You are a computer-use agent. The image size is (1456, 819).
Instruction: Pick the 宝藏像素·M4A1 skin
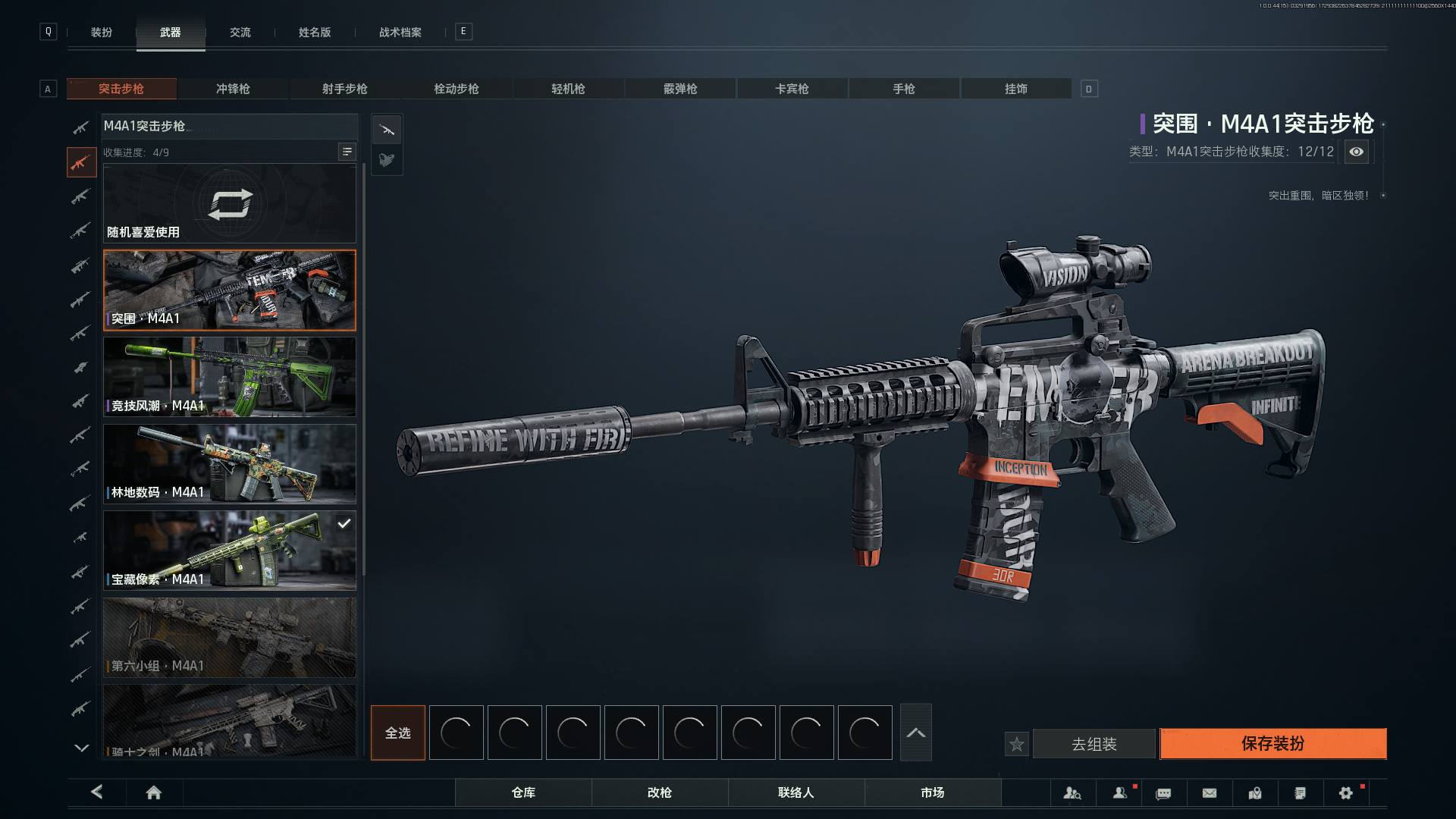(229, 551)
